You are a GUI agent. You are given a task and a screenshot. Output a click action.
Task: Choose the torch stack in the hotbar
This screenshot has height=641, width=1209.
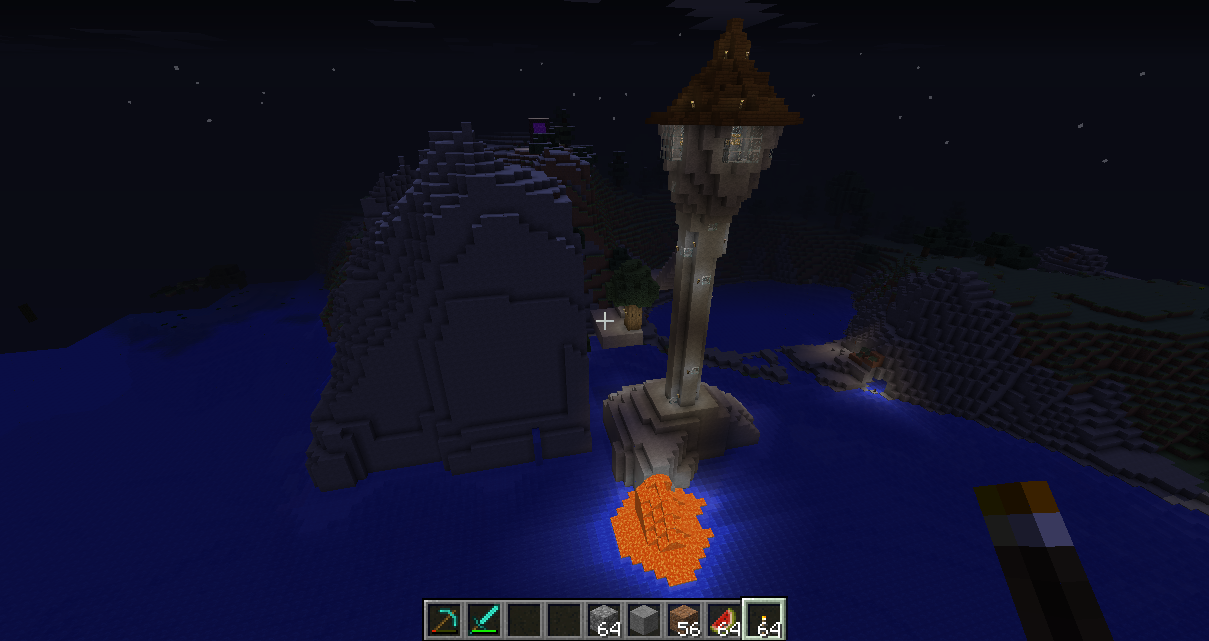tap(765, 620)
